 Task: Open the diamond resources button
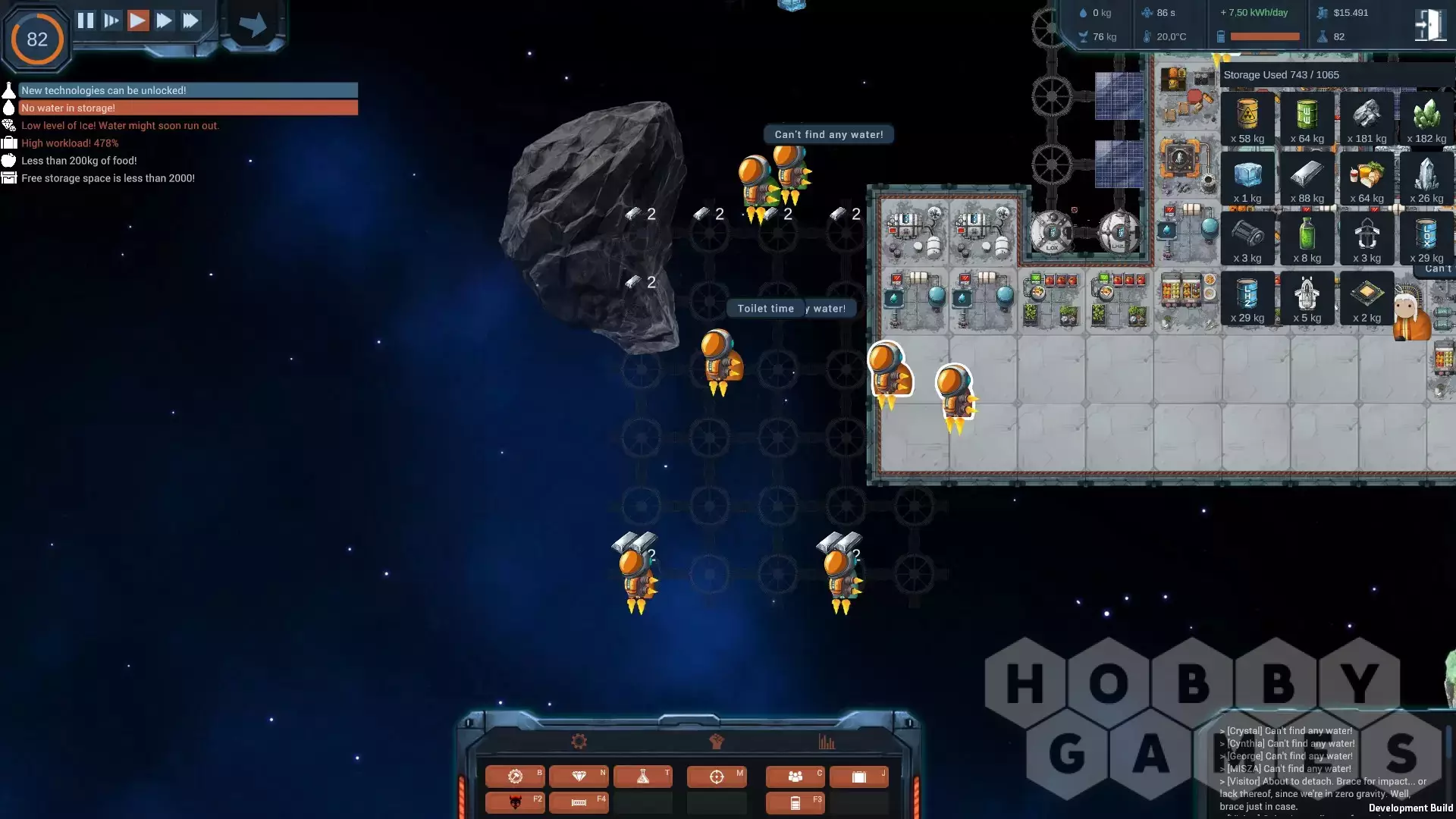[579, 777]
